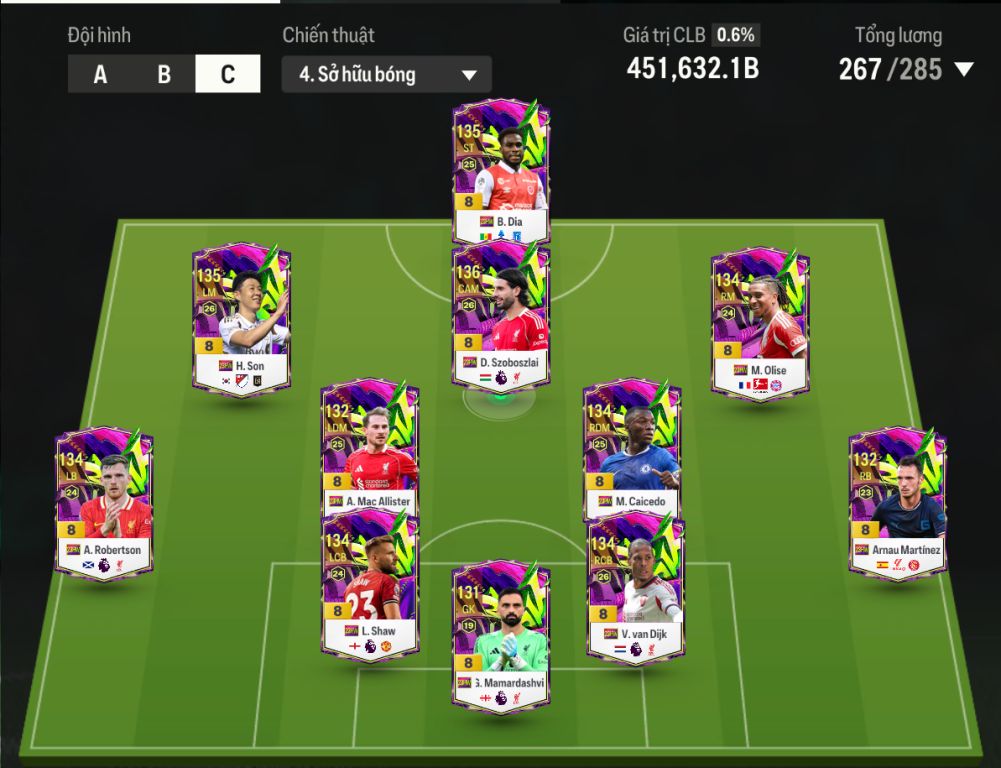Switch to squad tab A
Viewport: 1001px width, 768px height.
pyautogui.click(x=100, y=75)
